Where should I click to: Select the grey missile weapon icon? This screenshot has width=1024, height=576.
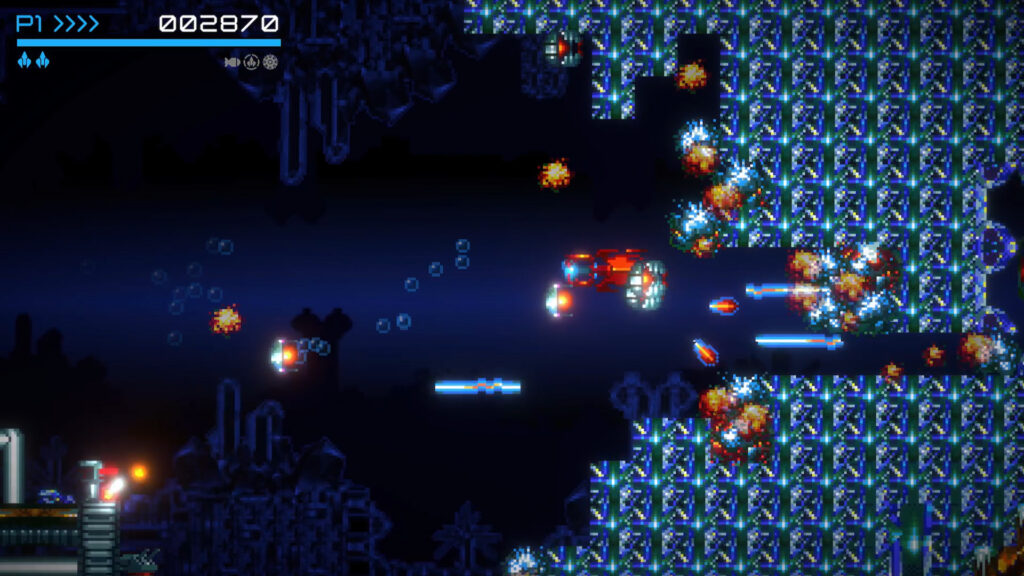(x=232, y=62)
